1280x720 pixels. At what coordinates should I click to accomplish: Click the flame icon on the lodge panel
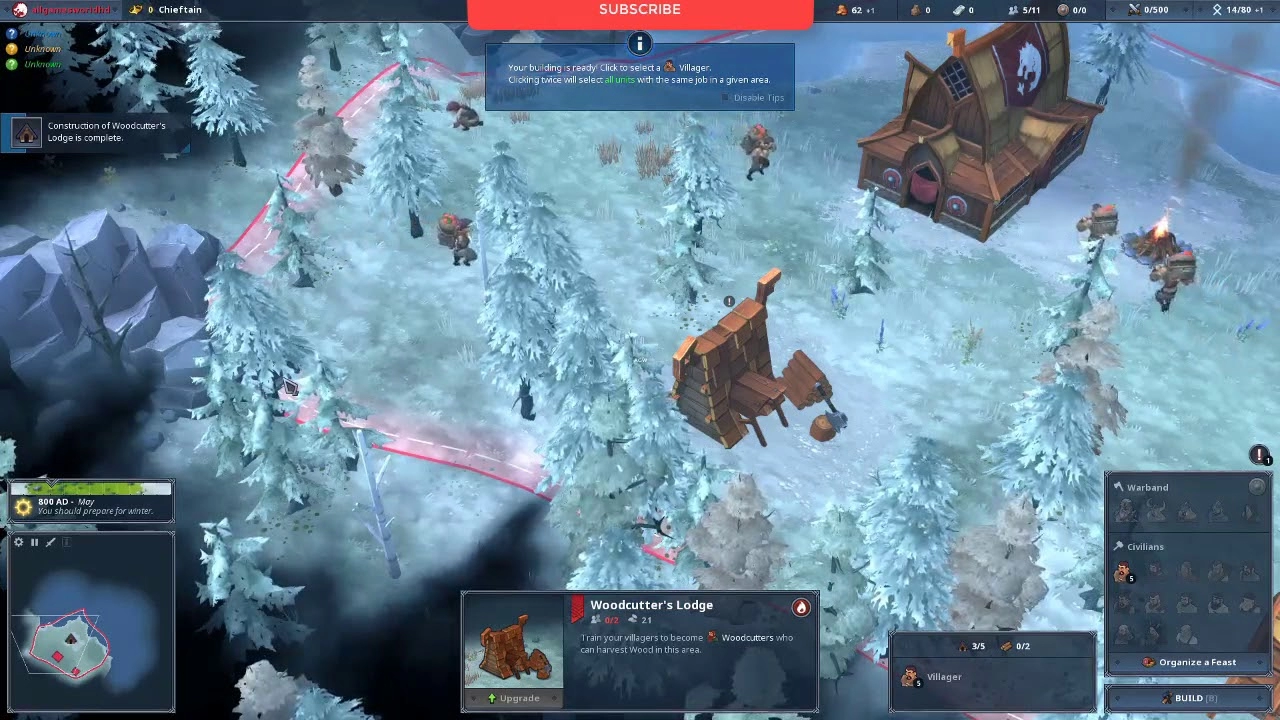(801, 607)
